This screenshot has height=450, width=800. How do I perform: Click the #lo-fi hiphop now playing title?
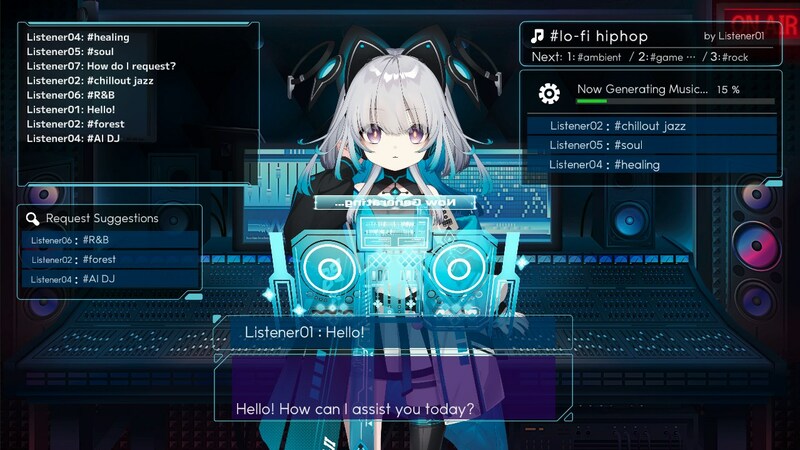[598, 36]
